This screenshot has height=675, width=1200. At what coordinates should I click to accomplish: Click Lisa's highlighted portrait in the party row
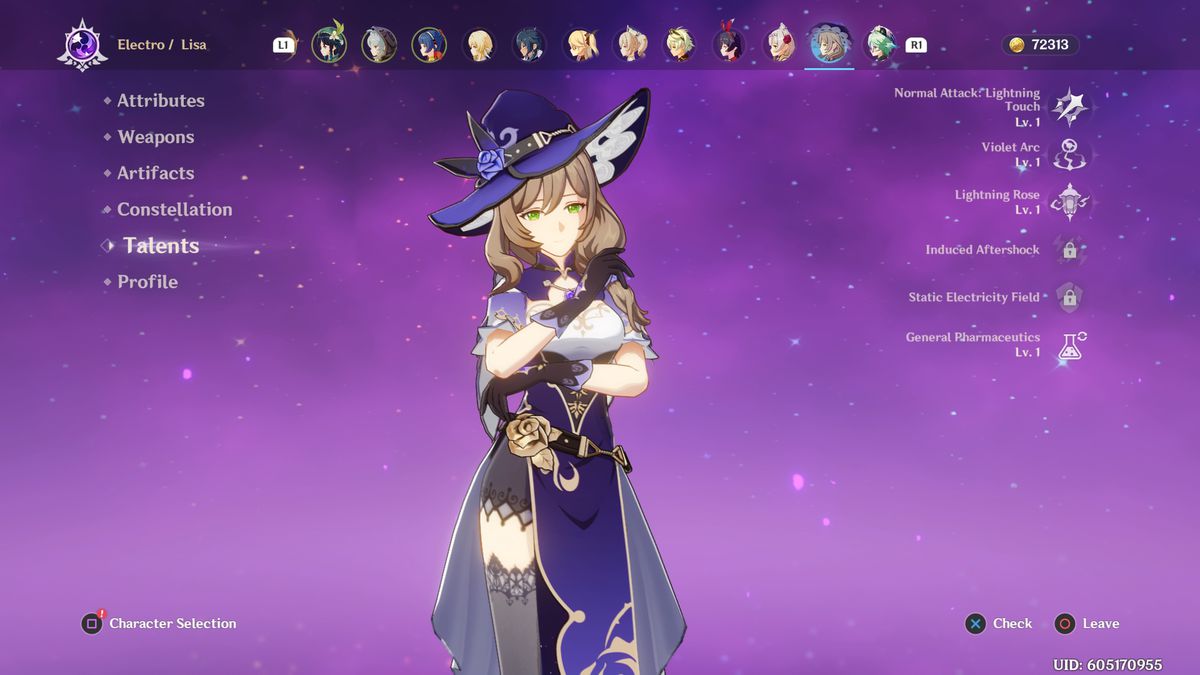tap(829, 45)
